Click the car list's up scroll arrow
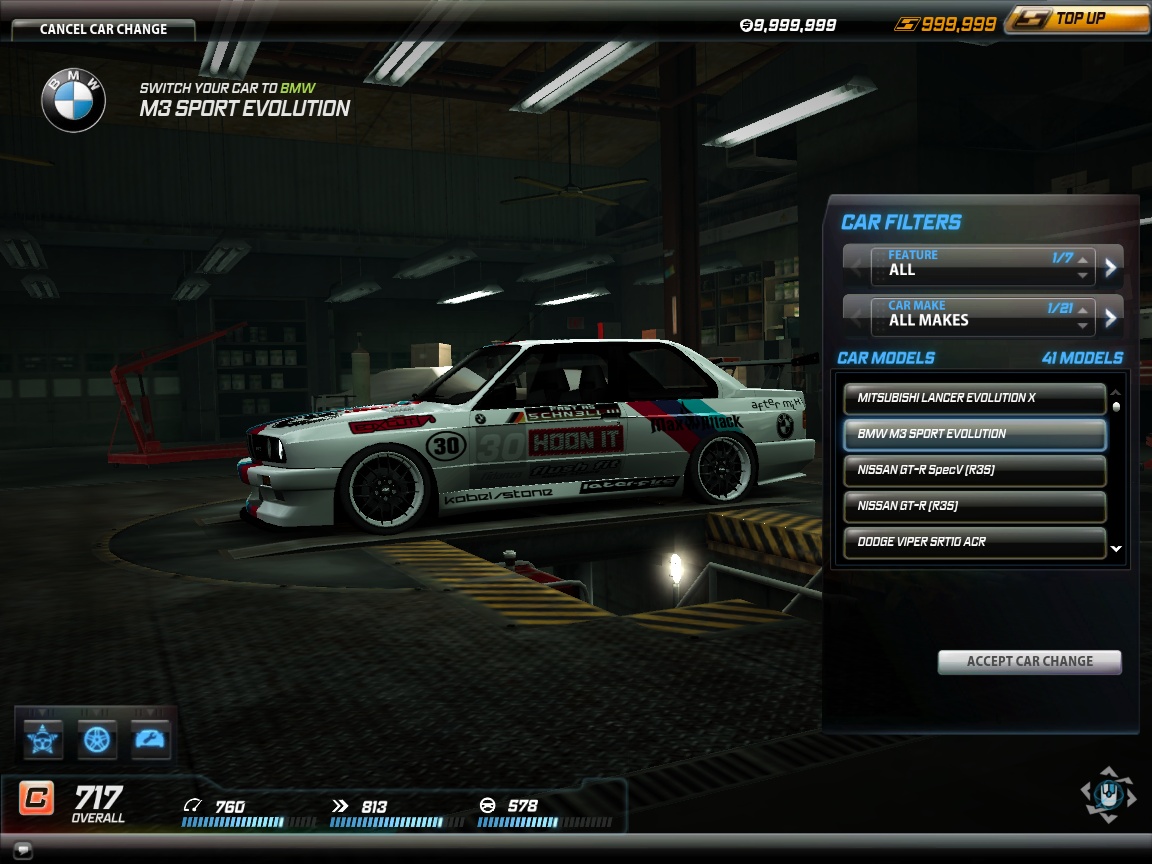This screenshot has height=864, width=1152. click(x=1116, y=392)
